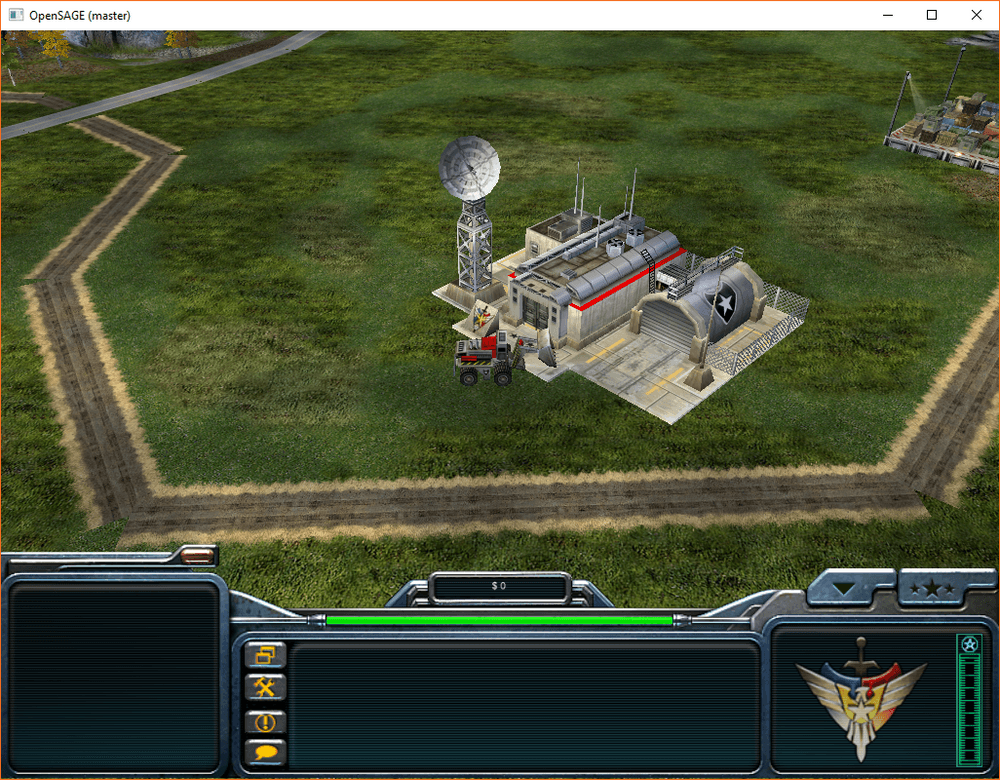Select the construction dozer unit

tap(488, 361)
